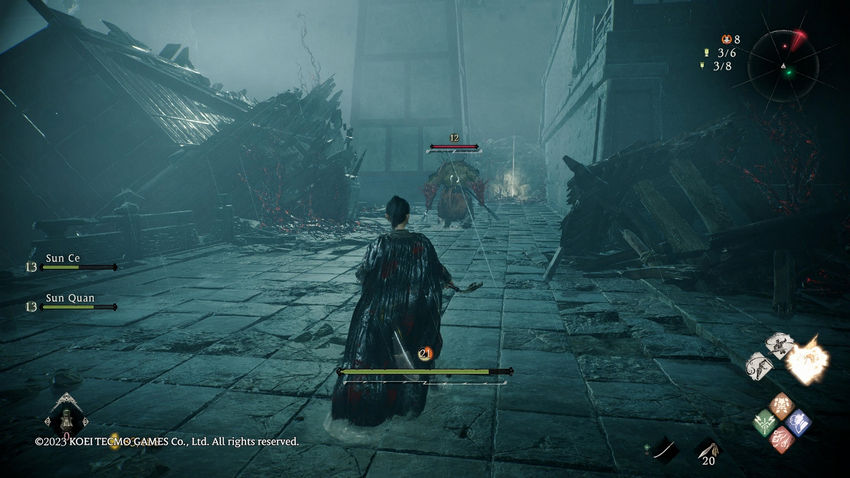Click the circular radar minimap

click(783, 66)
